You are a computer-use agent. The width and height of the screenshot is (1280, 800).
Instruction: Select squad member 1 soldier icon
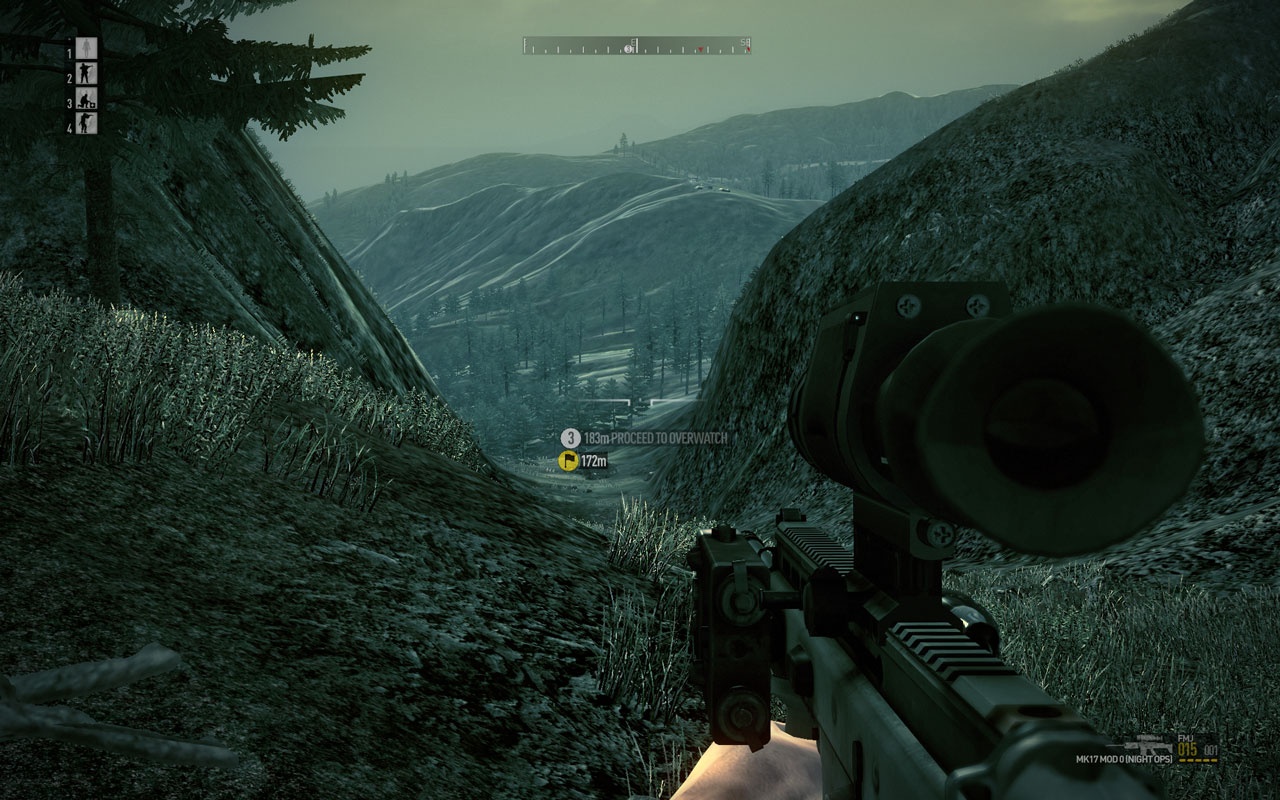(x=86, y=48)
